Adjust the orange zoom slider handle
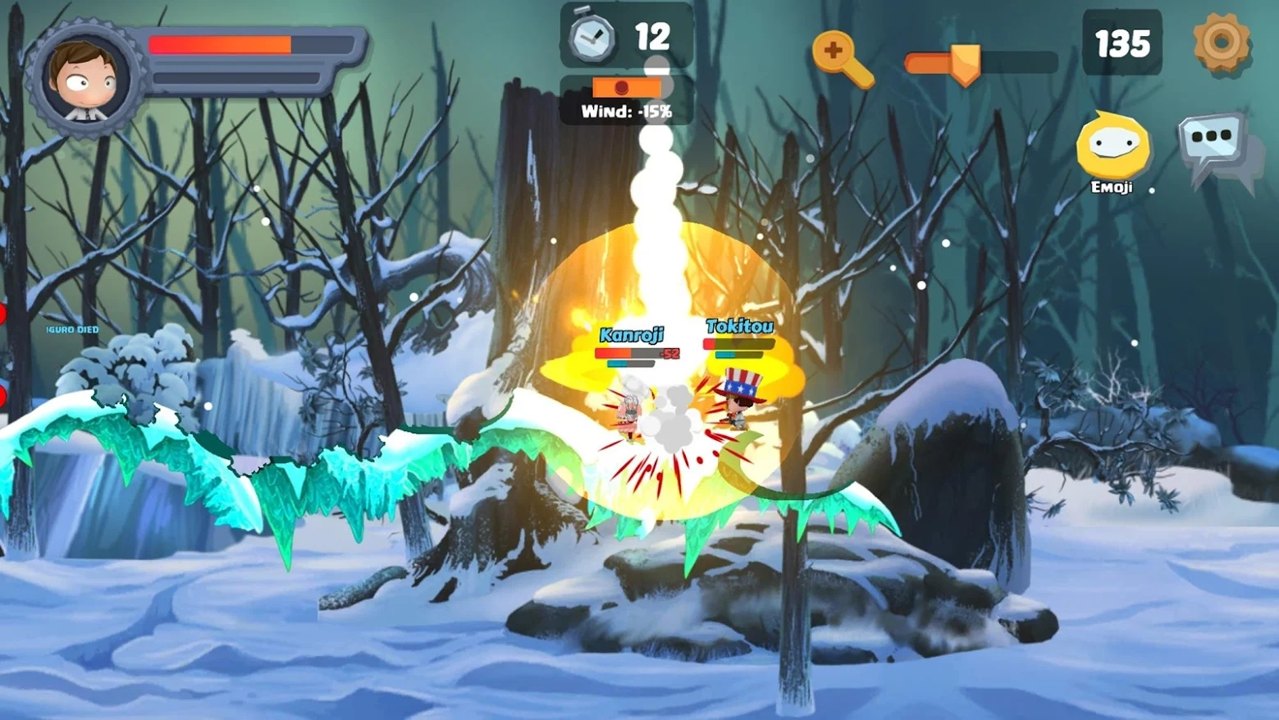The width and height of the screenshot is (1279, 720). [x=964, y=63]
